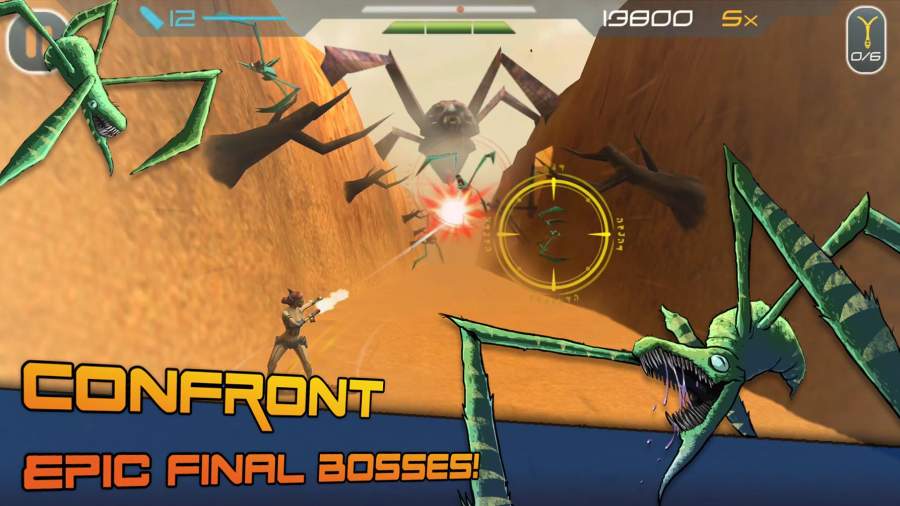Tap the 0/6 collectible counter badge
Screen dimensions: 900x506
pos(866,40)
